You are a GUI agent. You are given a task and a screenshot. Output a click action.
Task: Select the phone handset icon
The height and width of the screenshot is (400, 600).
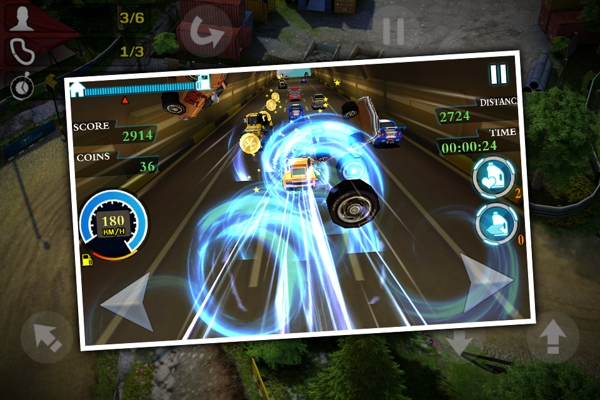point(20,51)
